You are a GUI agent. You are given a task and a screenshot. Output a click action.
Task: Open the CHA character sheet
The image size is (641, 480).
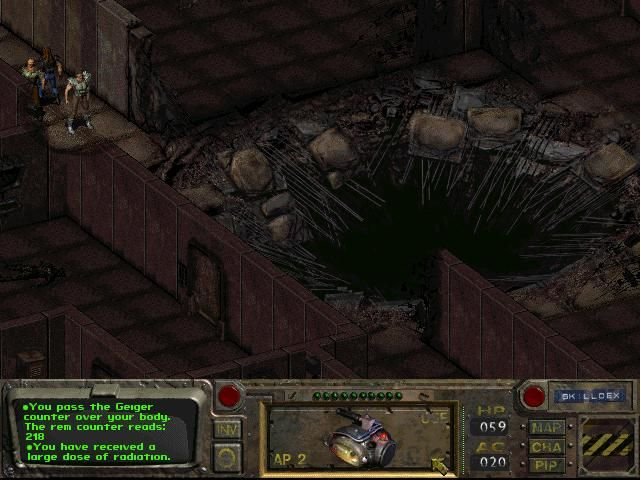[x=548, y=447]
